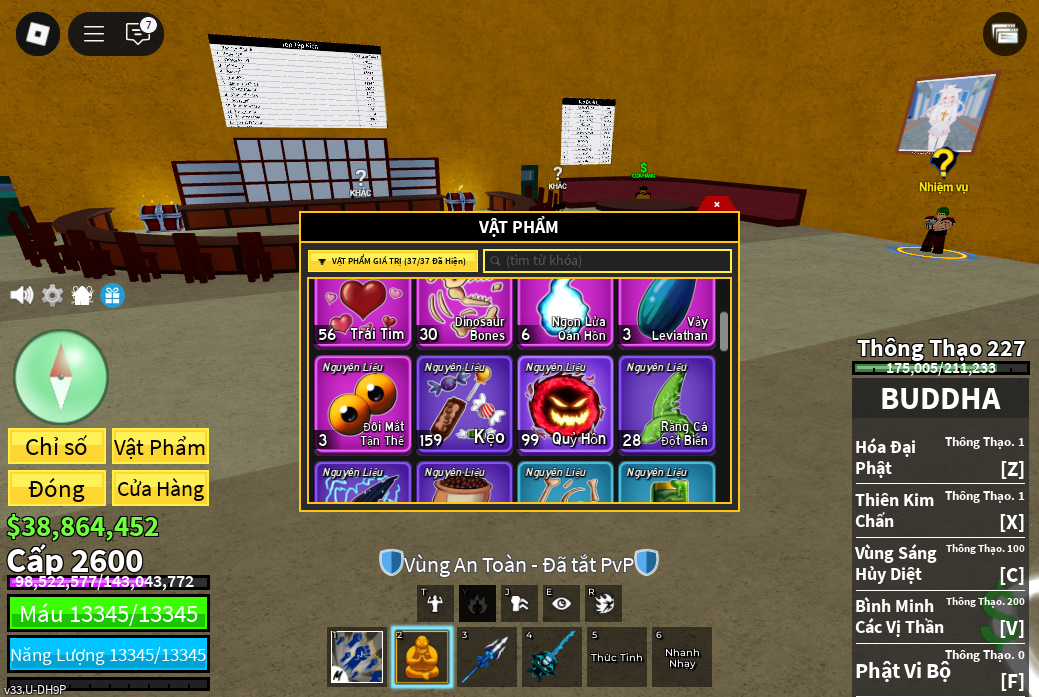The image size is (1039, 697).
Task: Click the Đóng button
Action: (x=56, y=489)
